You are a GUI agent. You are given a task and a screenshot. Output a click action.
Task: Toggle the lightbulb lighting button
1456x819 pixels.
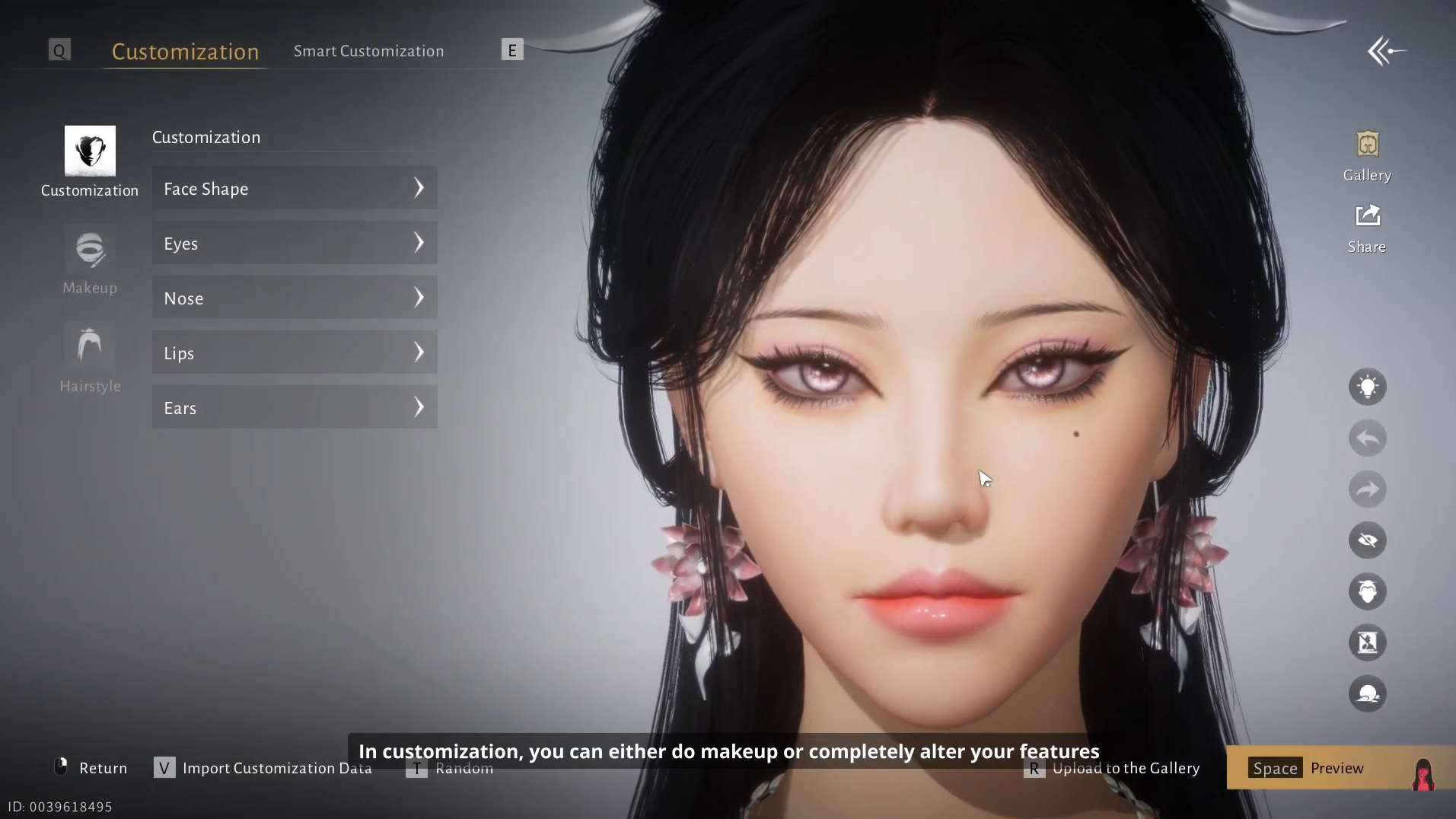[1367, 387]
